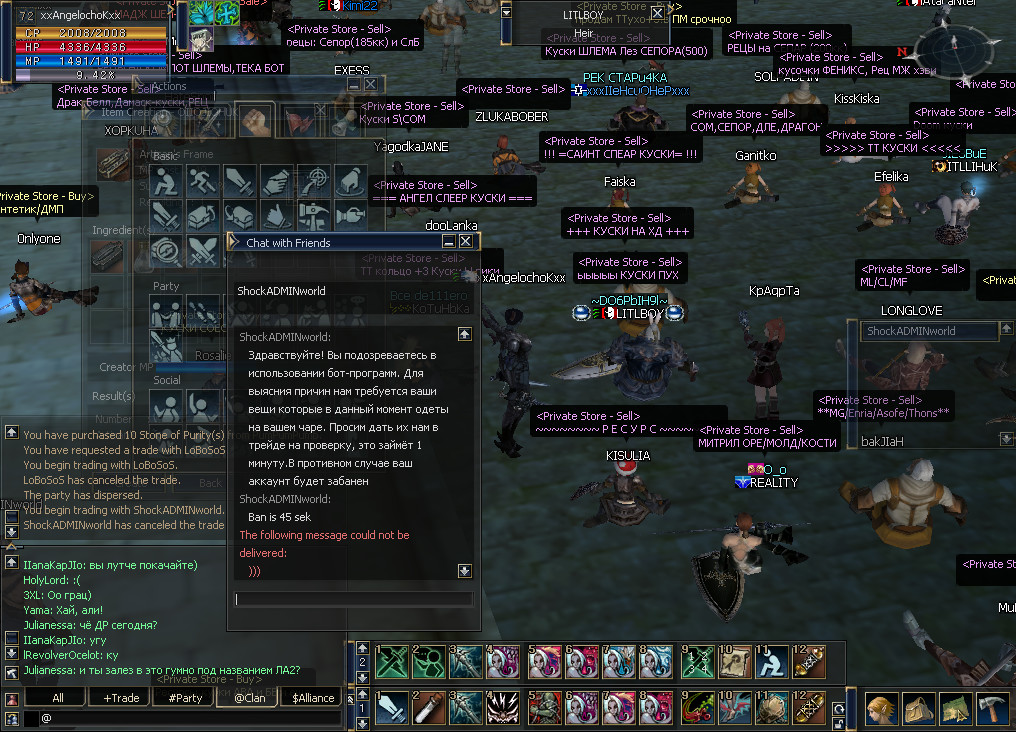Use the vial item in bottom slot 2
This screenshot has height=732, width=1016.
(x=430, y=709)
